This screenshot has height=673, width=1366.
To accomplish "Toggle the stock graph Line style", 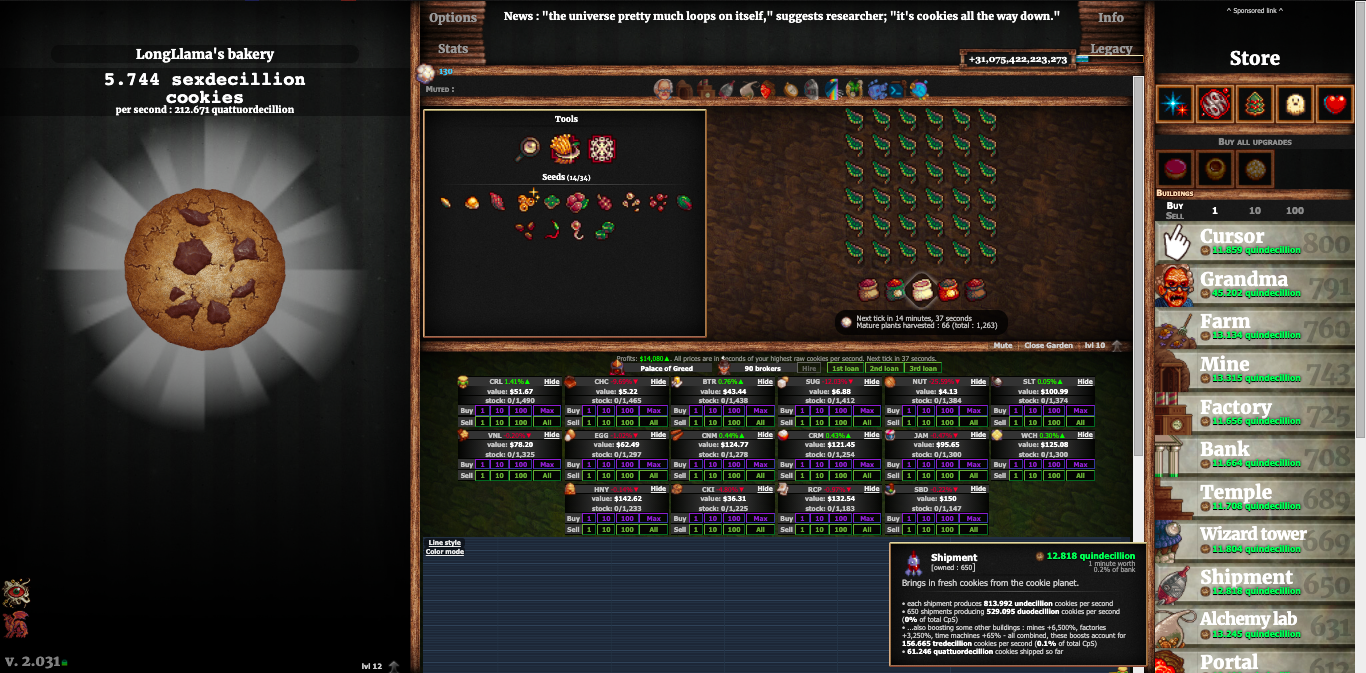I will (x=443, y=543).
